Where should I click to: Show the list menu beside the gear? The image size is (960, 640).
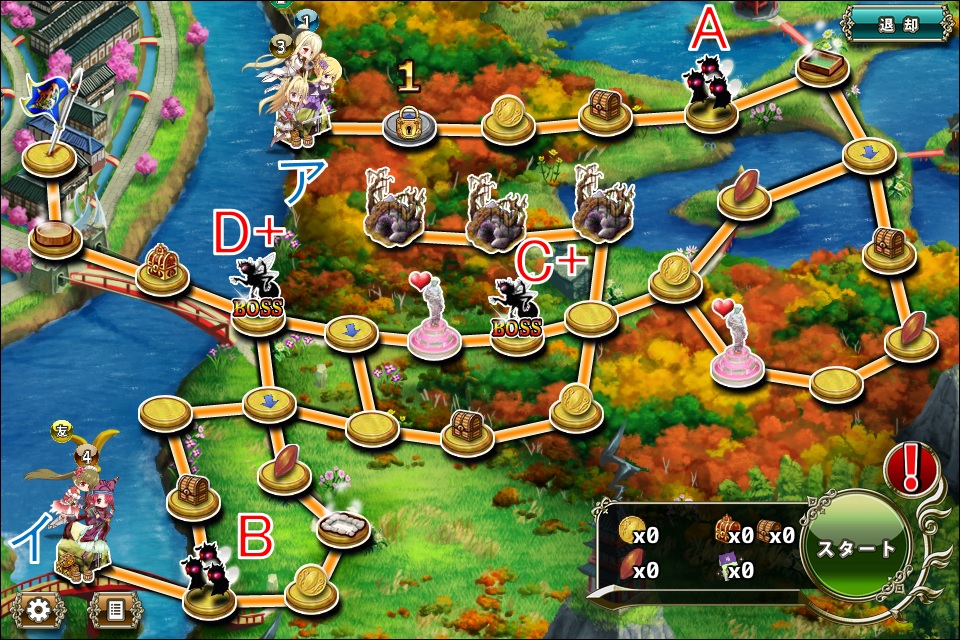point(113,608)
